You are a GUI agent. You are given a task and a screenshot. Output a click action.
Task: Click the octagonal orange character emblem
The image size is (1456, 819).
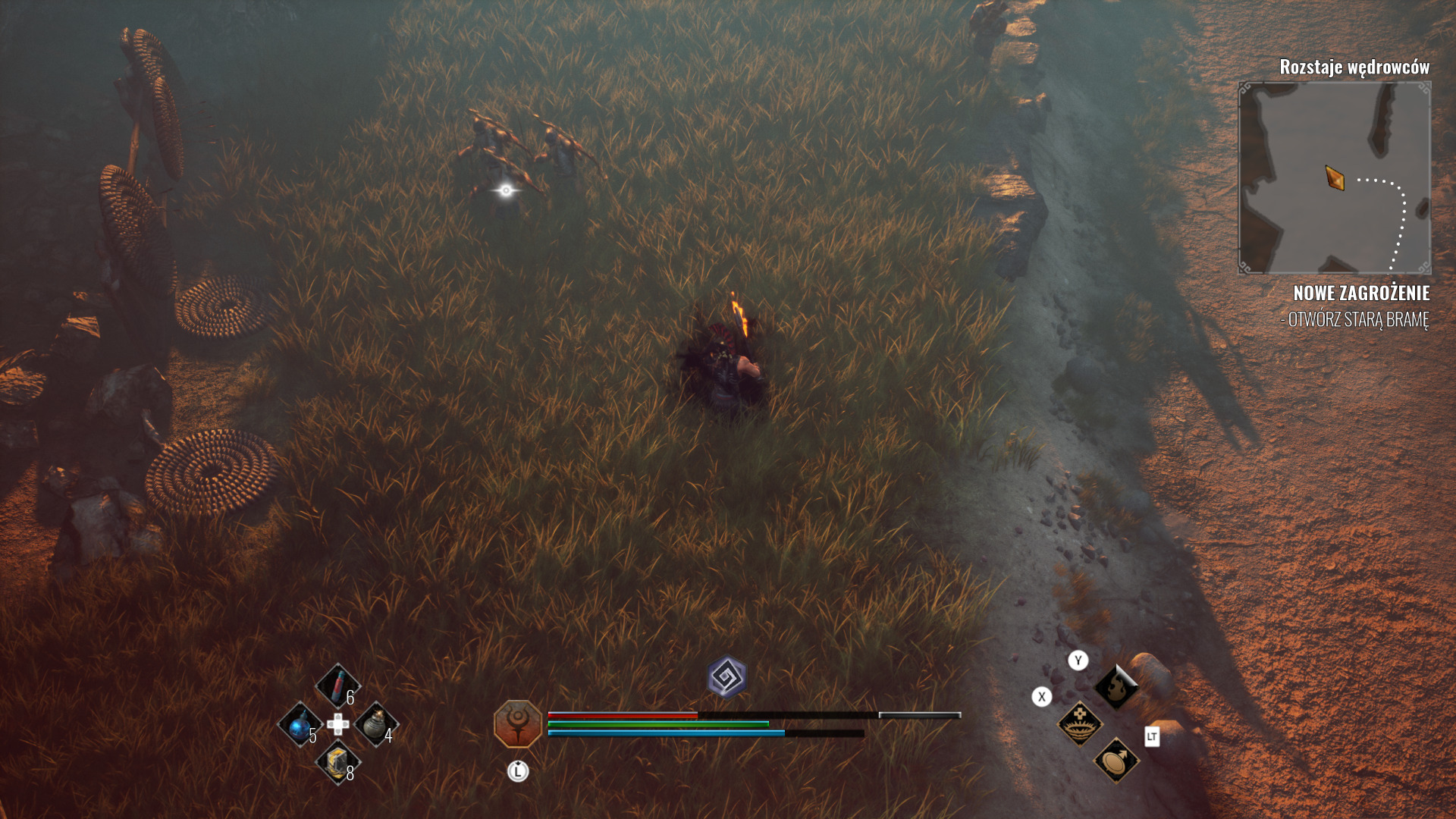click(x=518, y=723)
